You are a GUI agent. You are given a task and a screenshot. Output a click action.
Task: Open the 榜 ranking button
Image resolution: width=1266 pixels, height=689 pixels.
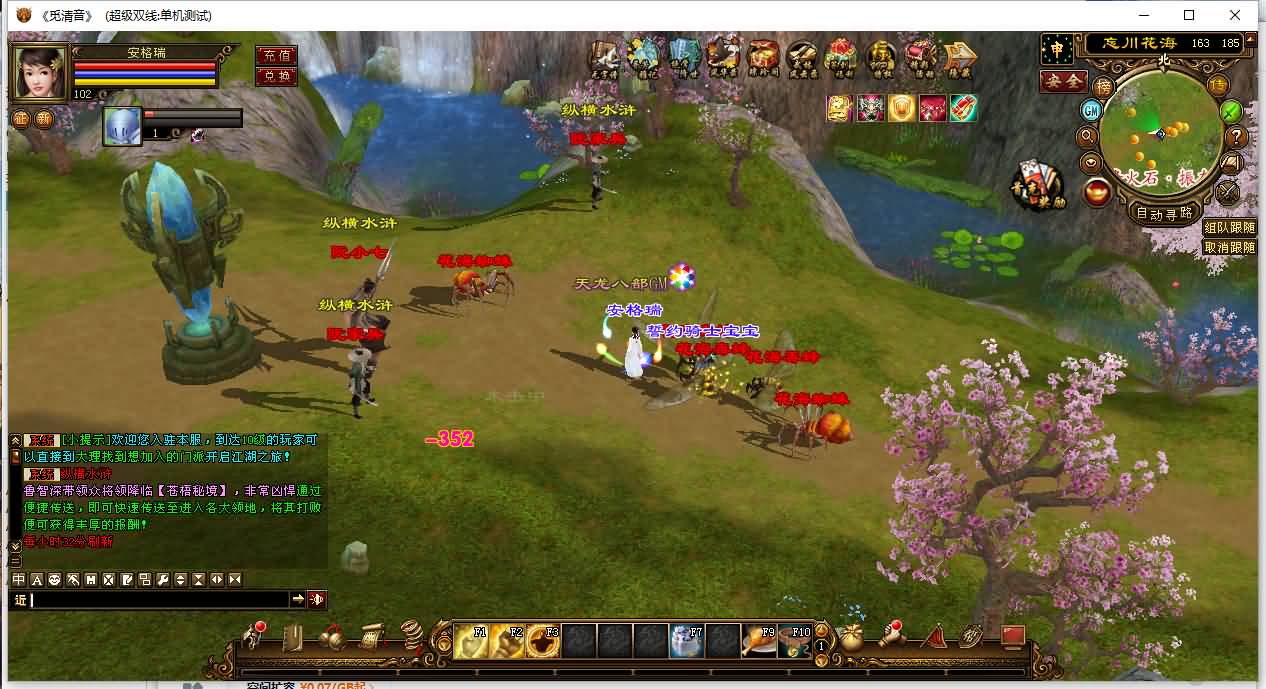pos(1103,87)
